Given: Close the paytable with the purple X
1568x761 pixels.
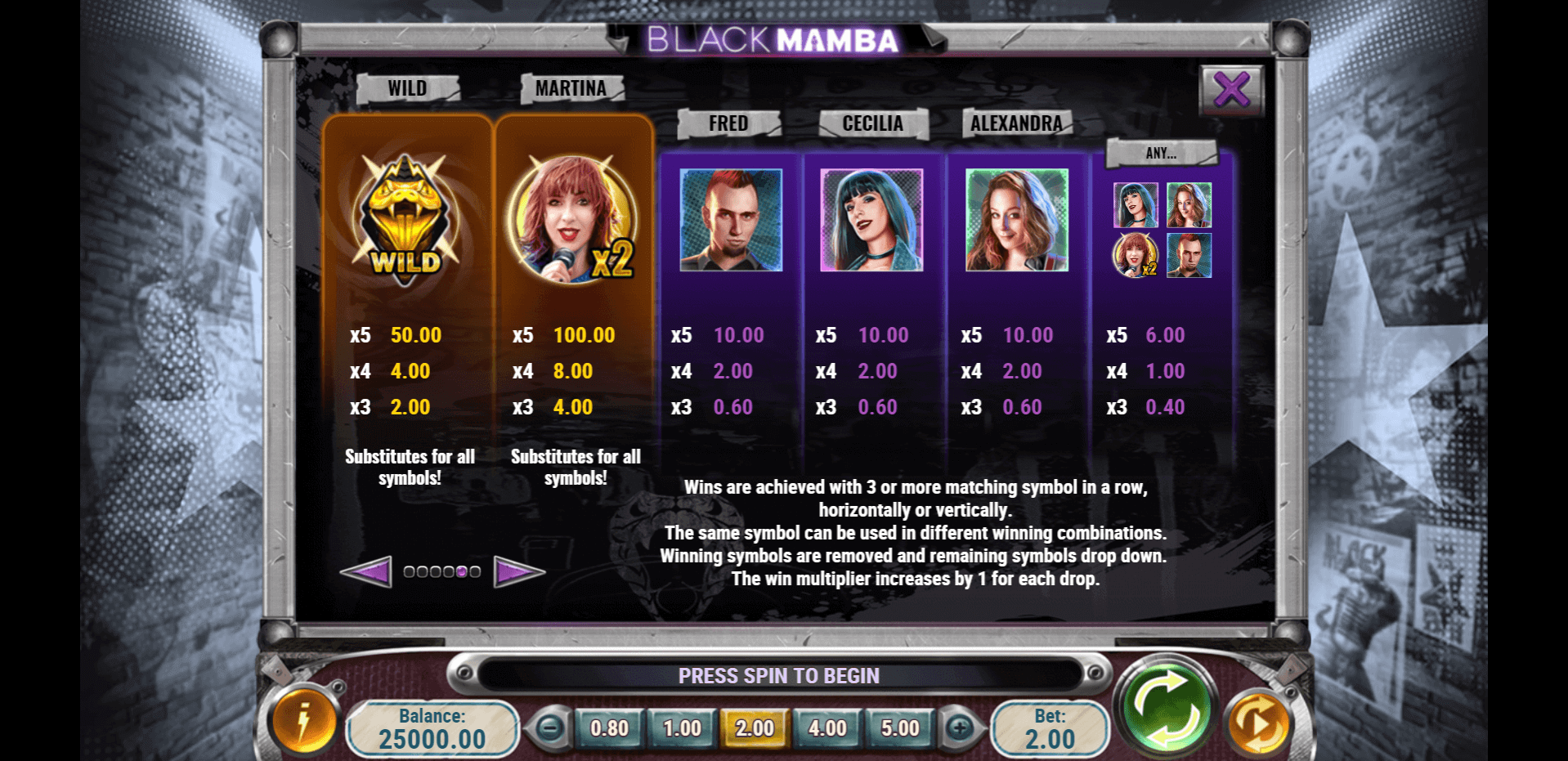Looking at the screenshot, I should click(1231, 89).
